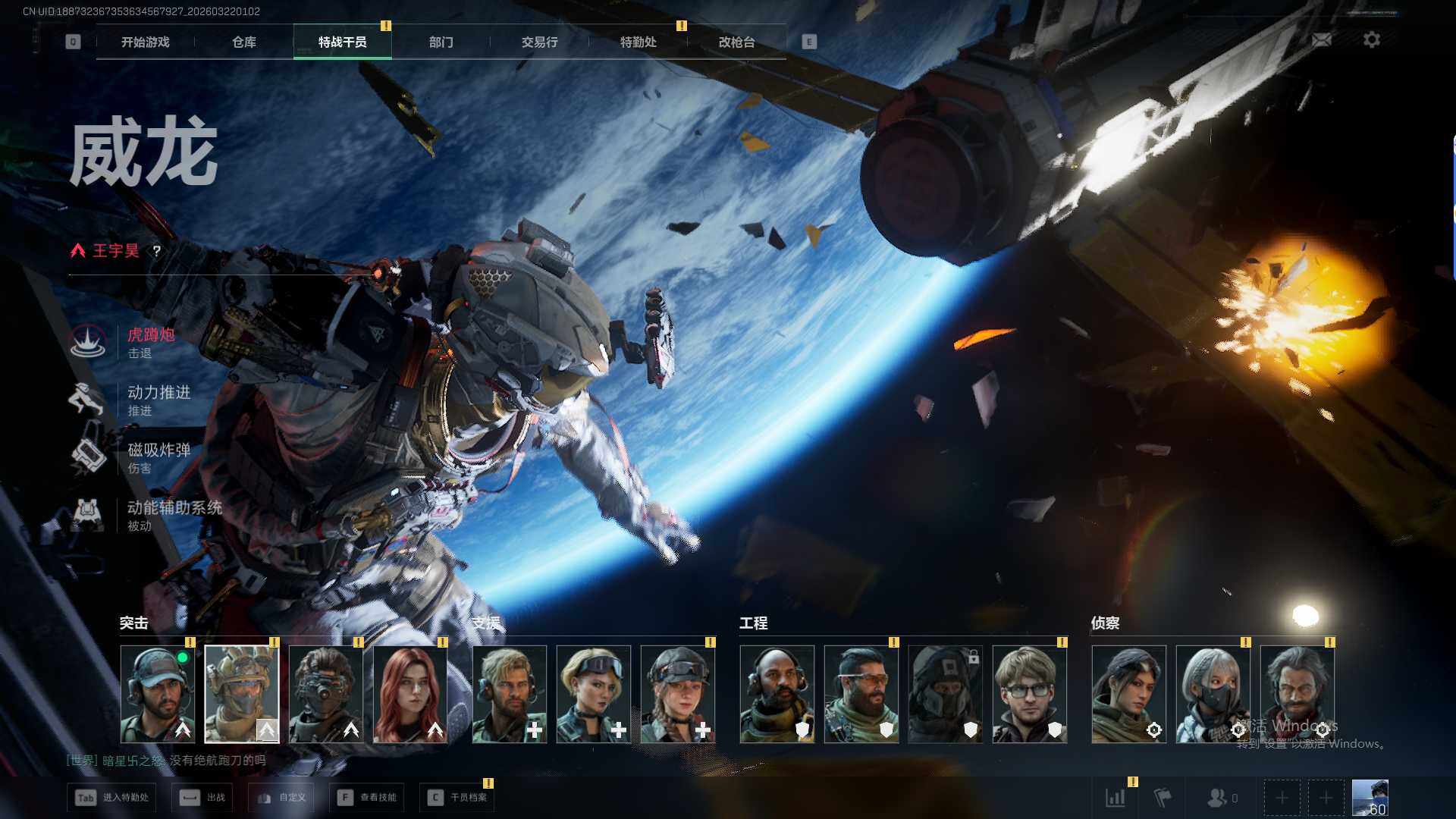1456x819 pixels.
Task: Open the 改枪台 tab
Action: pos(736,42)
